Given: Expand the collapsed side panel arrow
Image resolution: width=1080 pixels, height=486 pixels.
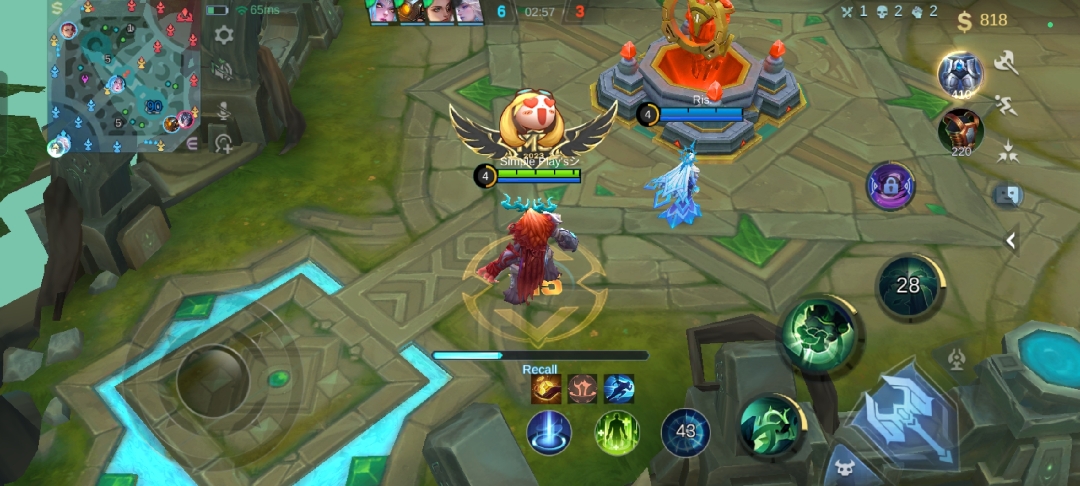Looking at the screenshot, I should (1011, 240).
